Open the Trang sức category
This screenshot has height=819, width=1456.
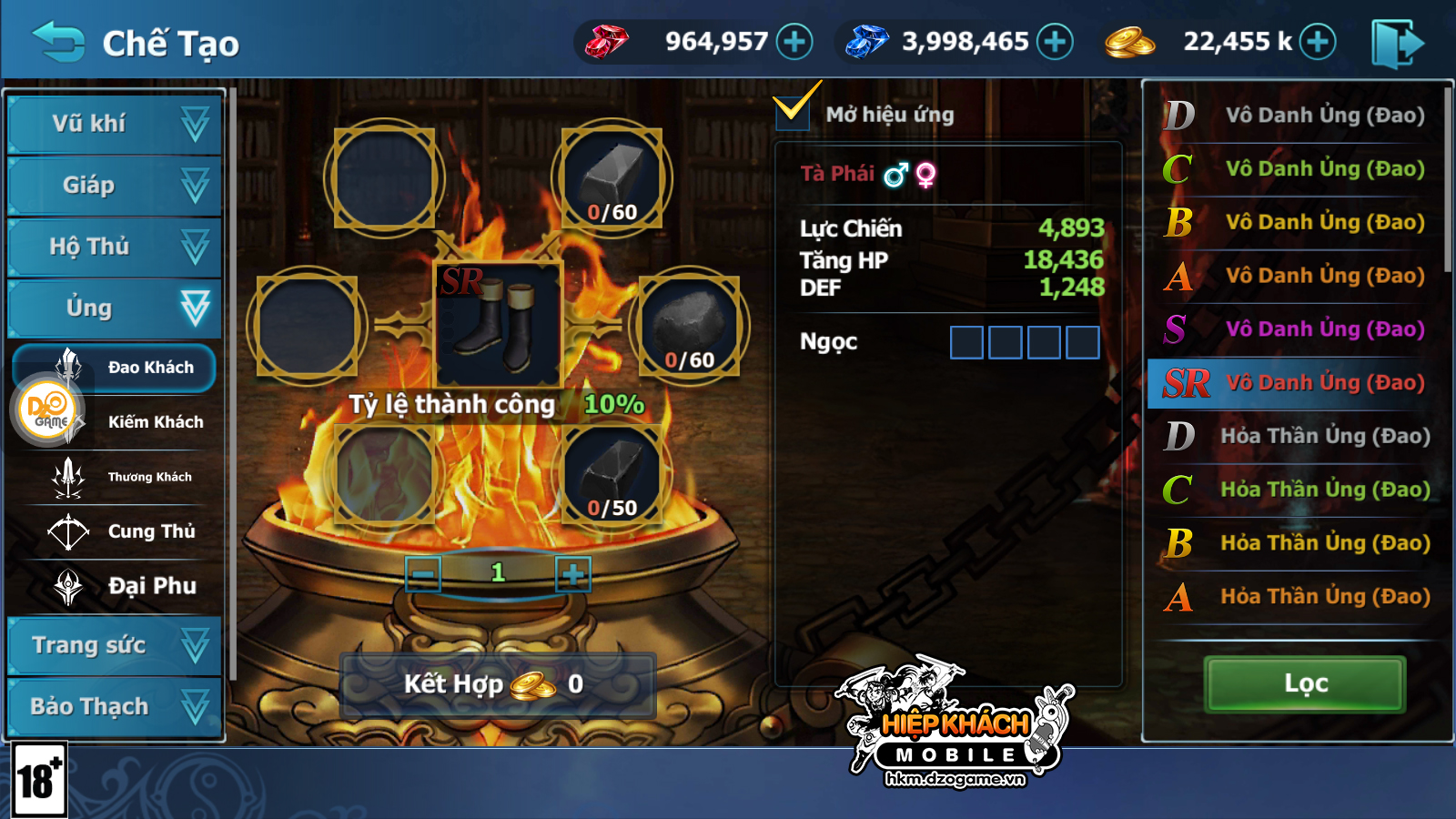(x=115, y=646)
